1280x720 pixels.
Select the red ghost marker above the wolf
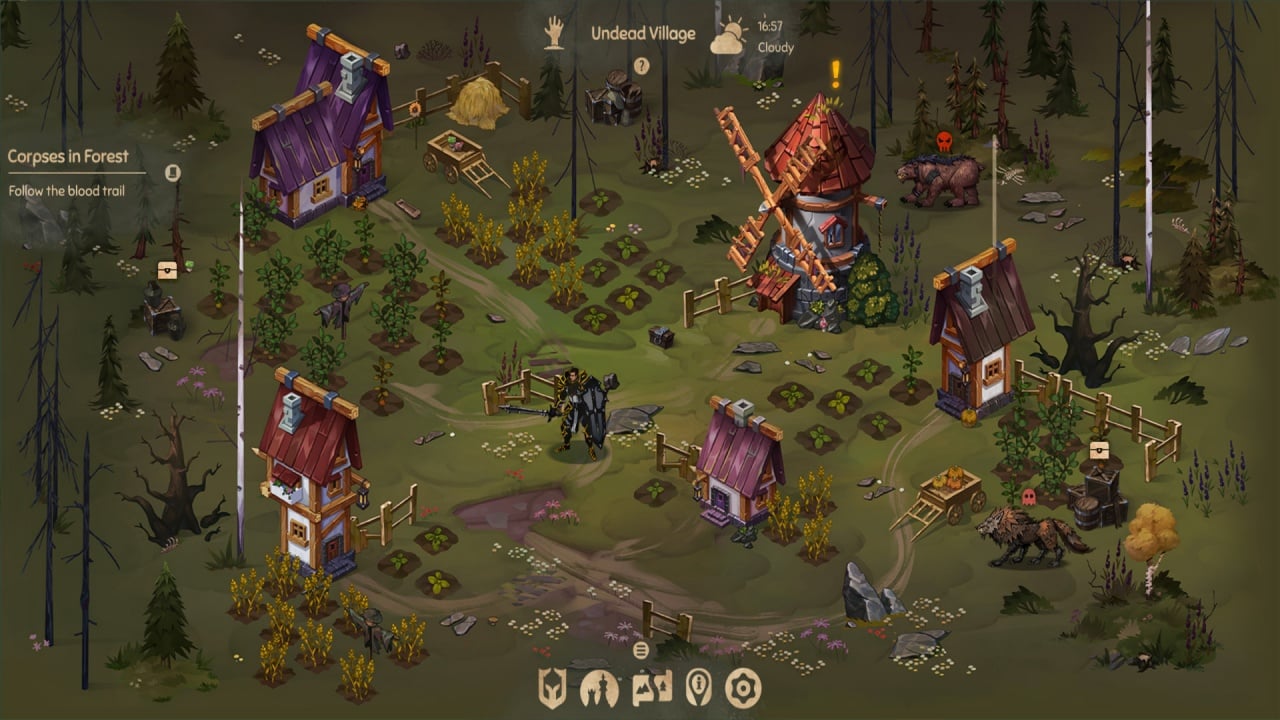1028,496
